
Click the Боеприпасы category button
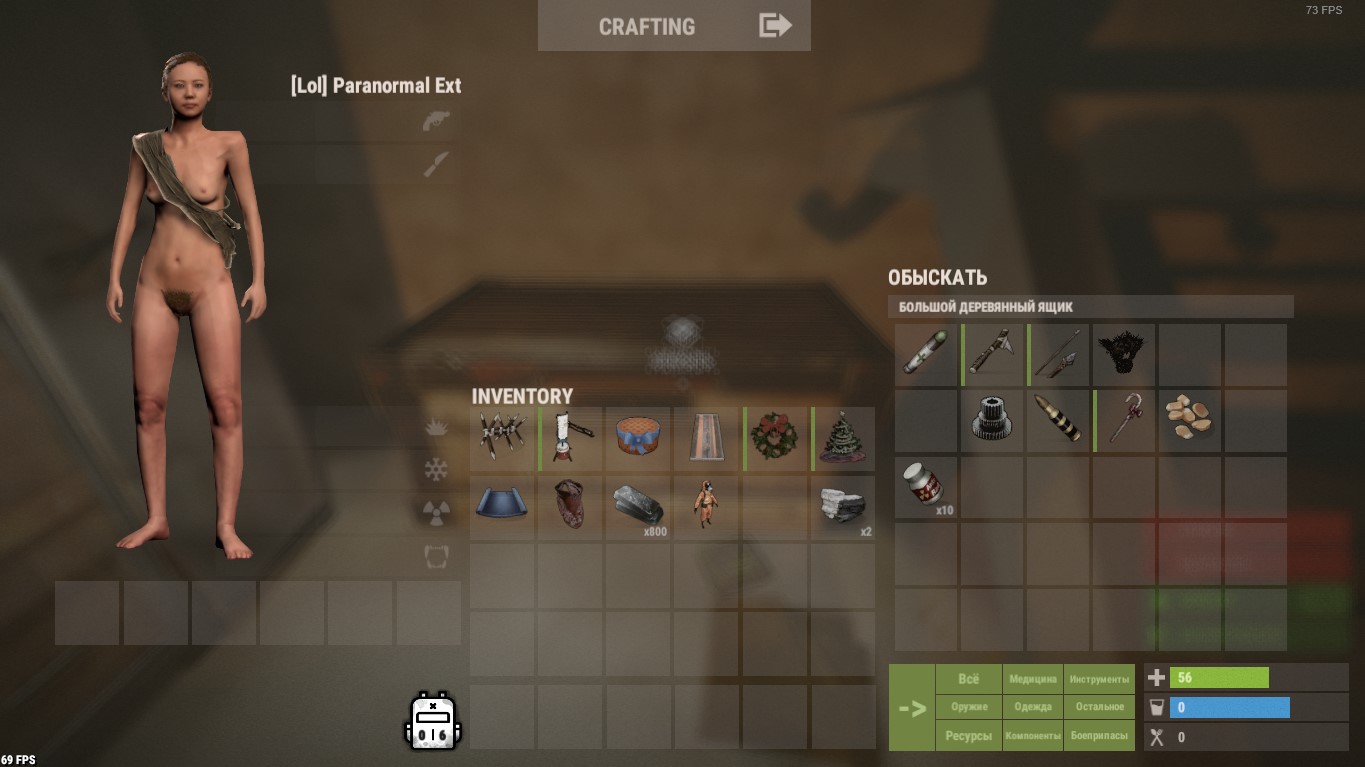pyautogui.click(x=1099, y=736)
